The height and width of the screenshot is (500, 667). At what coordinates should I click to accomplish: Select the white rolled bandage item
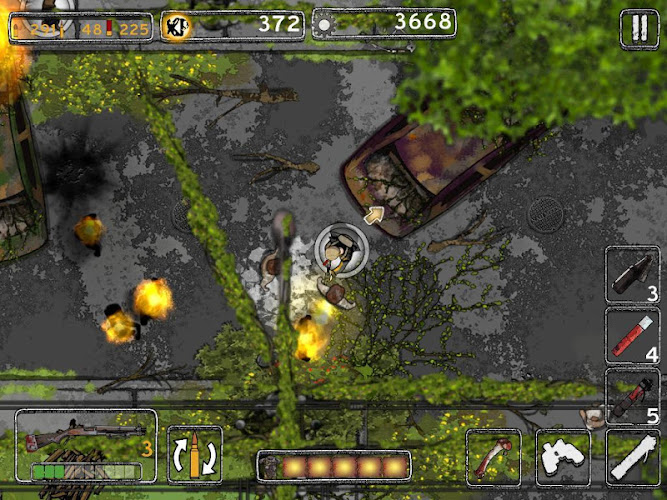632,457
